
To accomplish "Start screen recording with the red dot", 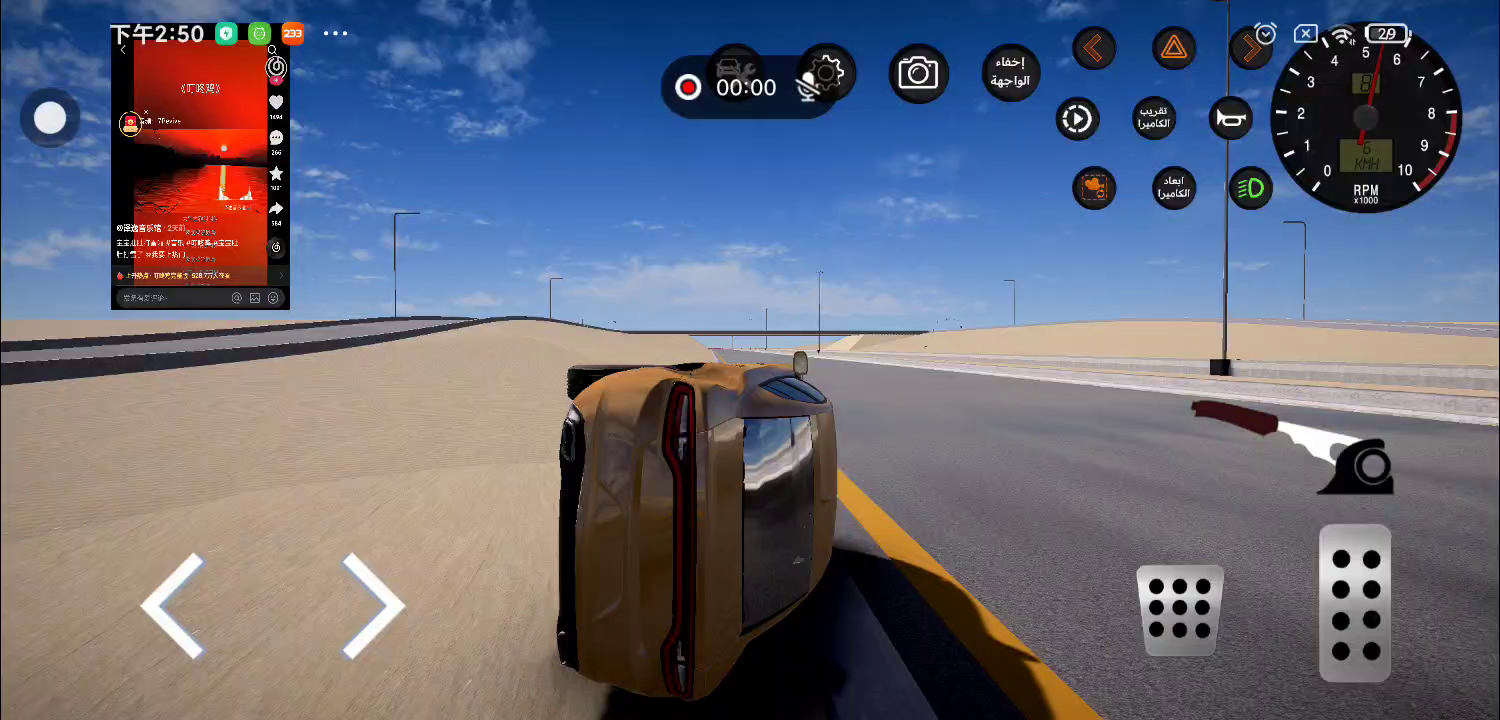I will [688, 88].
